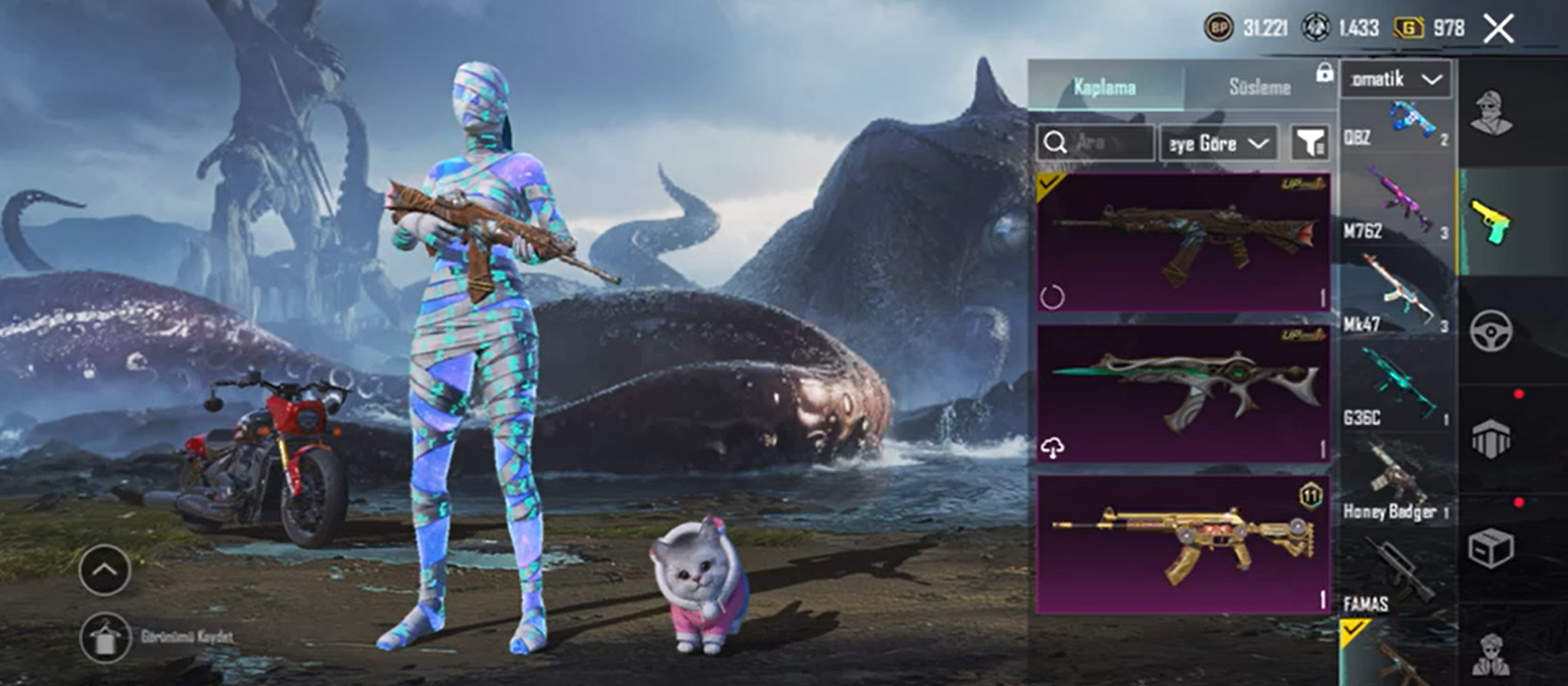Open the vehicle steering wheel category
This screenshot has width=1568, height=686.
[x=1492, y=332]
